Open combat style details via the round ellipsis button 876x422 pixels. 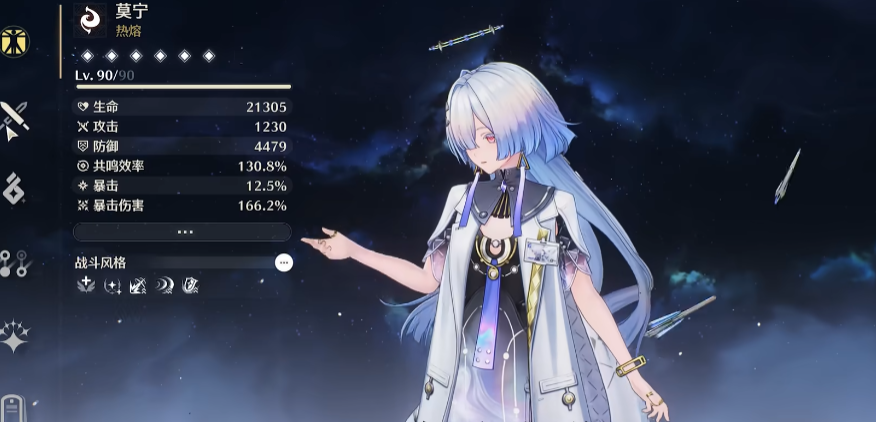coord(284,262)
